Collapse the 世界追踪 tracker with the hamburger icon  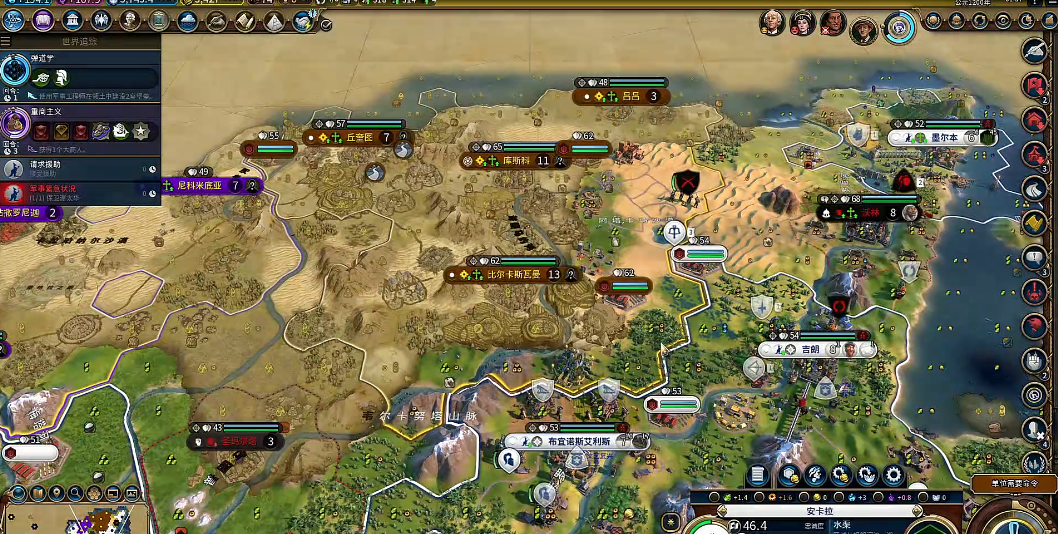[x=6, y=42]
